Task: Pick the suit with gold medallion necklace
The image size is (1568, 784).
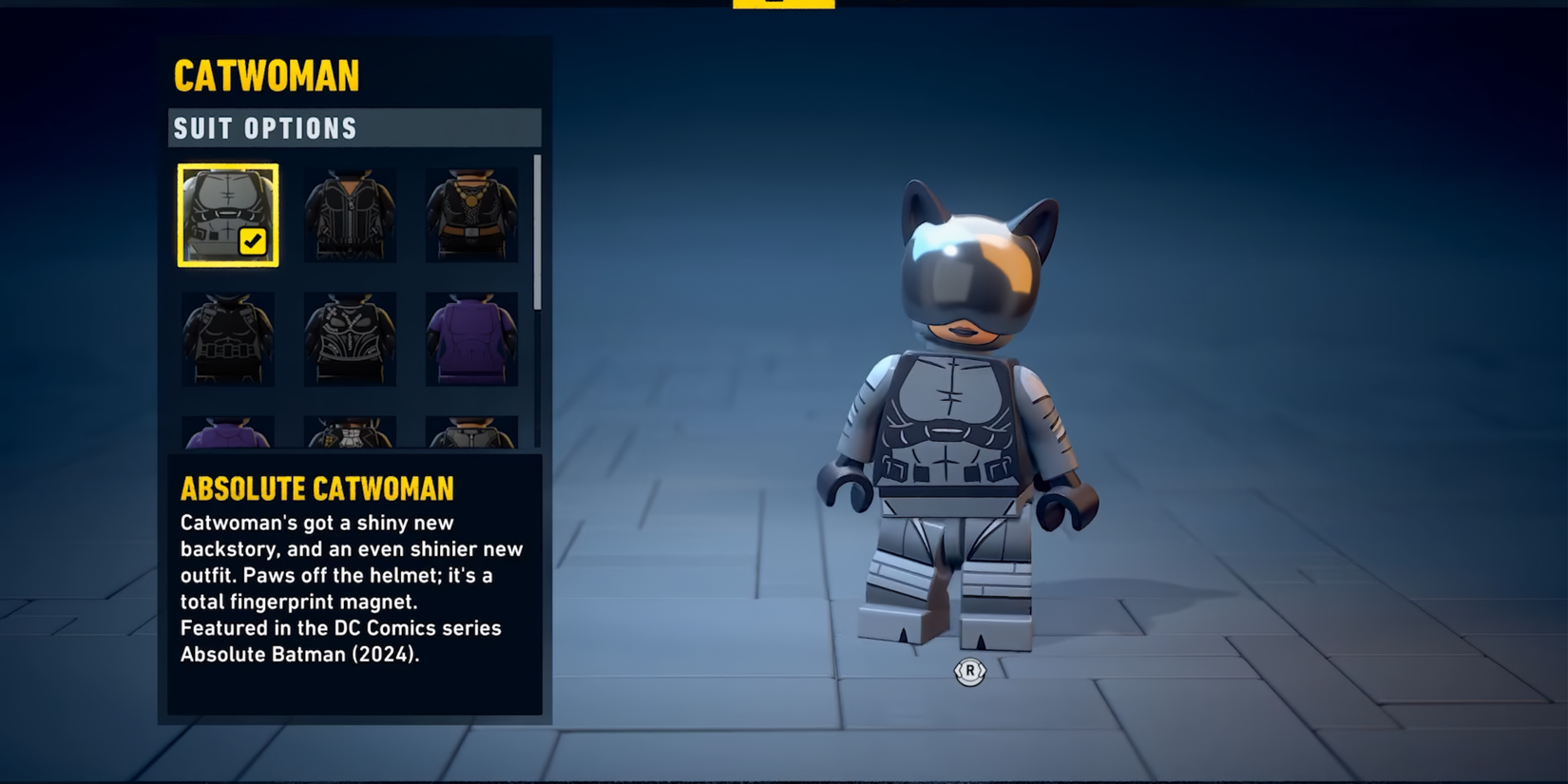Action: (471, 215)
